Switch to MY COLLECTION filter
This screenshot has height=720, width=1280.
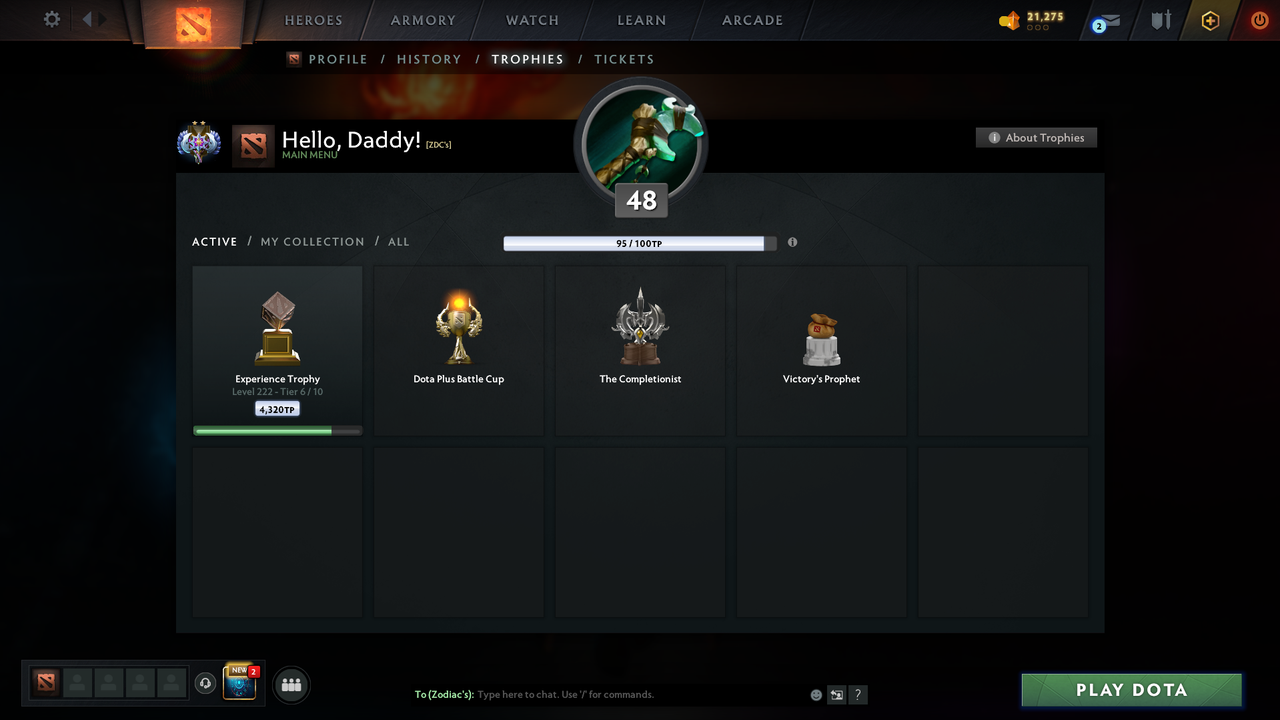click(x=312, y=241)
